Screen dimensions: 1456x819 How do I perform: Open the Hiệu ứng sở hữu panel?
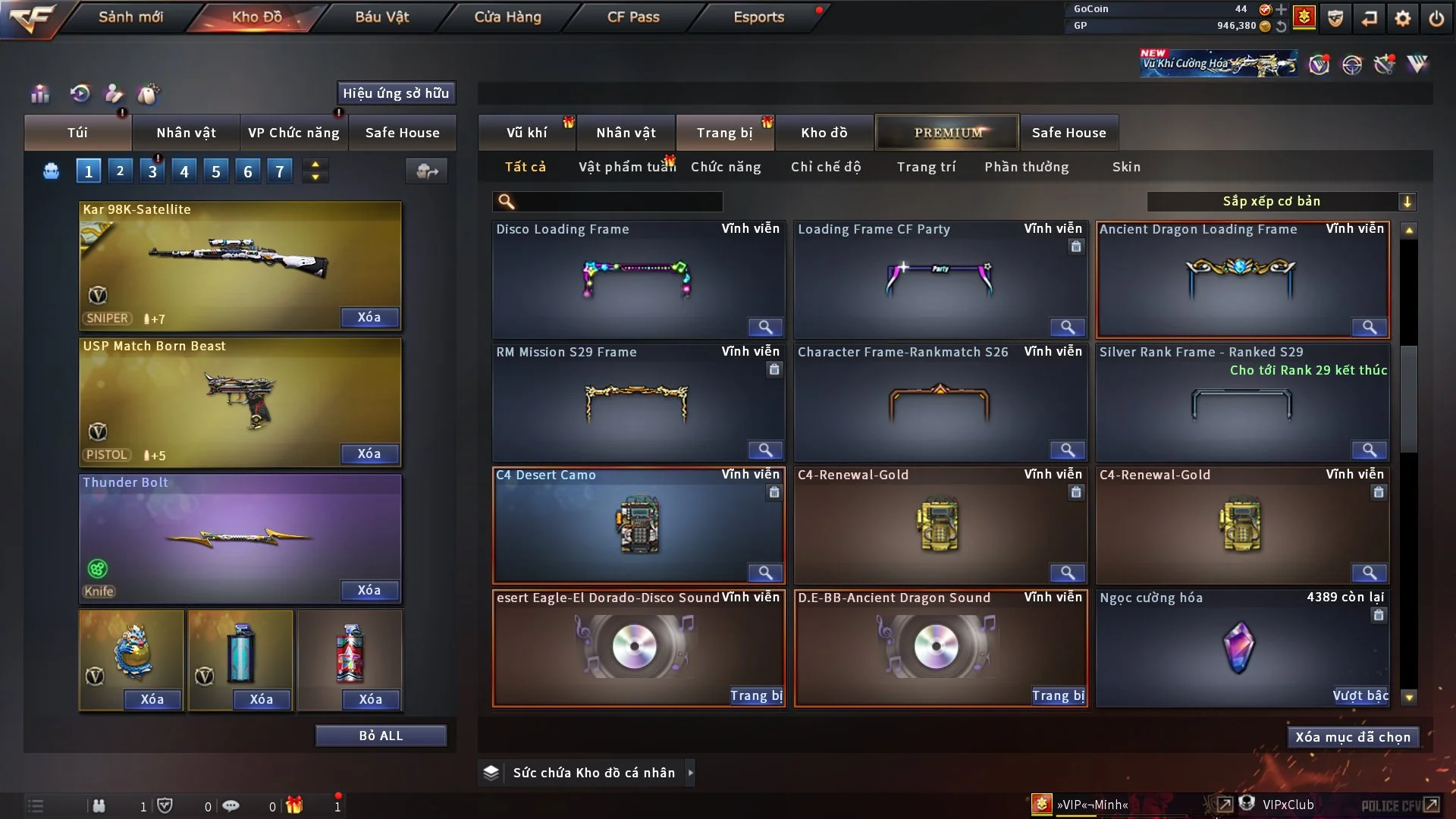396,93
